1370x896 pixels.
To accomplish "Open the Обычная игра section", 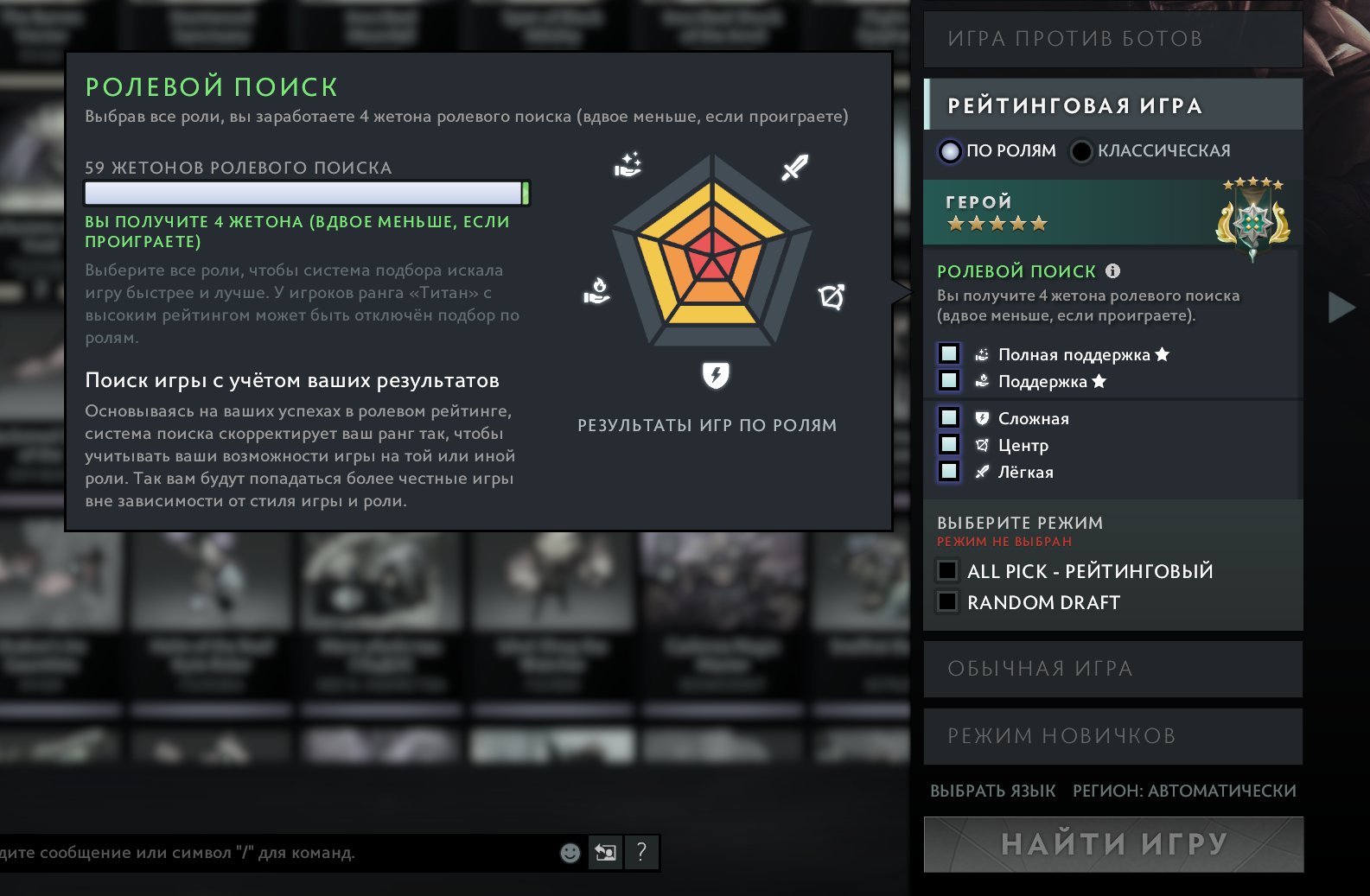I will pyautogui.click(x=1112, y=669).
